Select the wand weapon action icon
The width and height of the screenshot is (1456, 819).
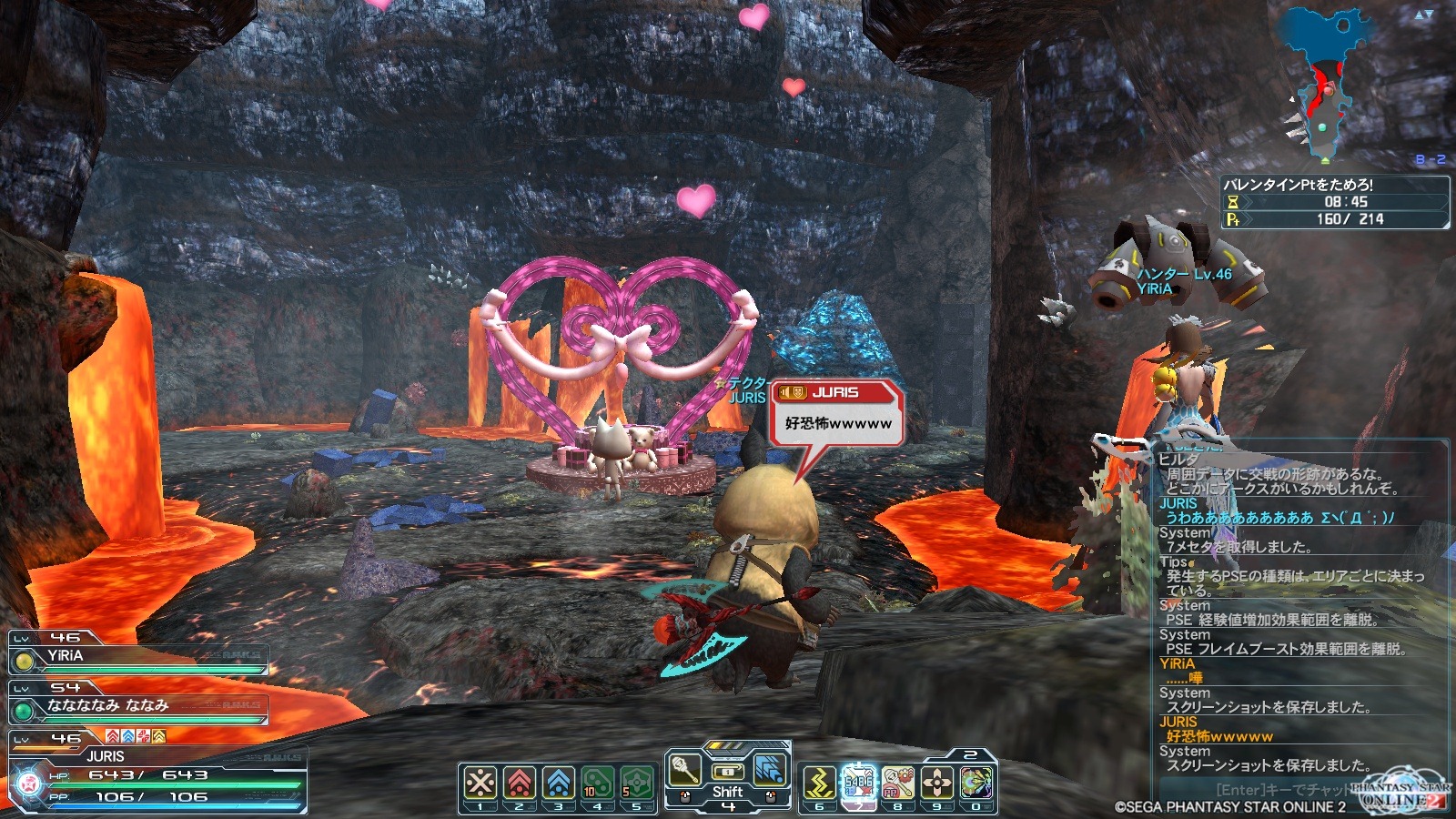tap(684, 771)
